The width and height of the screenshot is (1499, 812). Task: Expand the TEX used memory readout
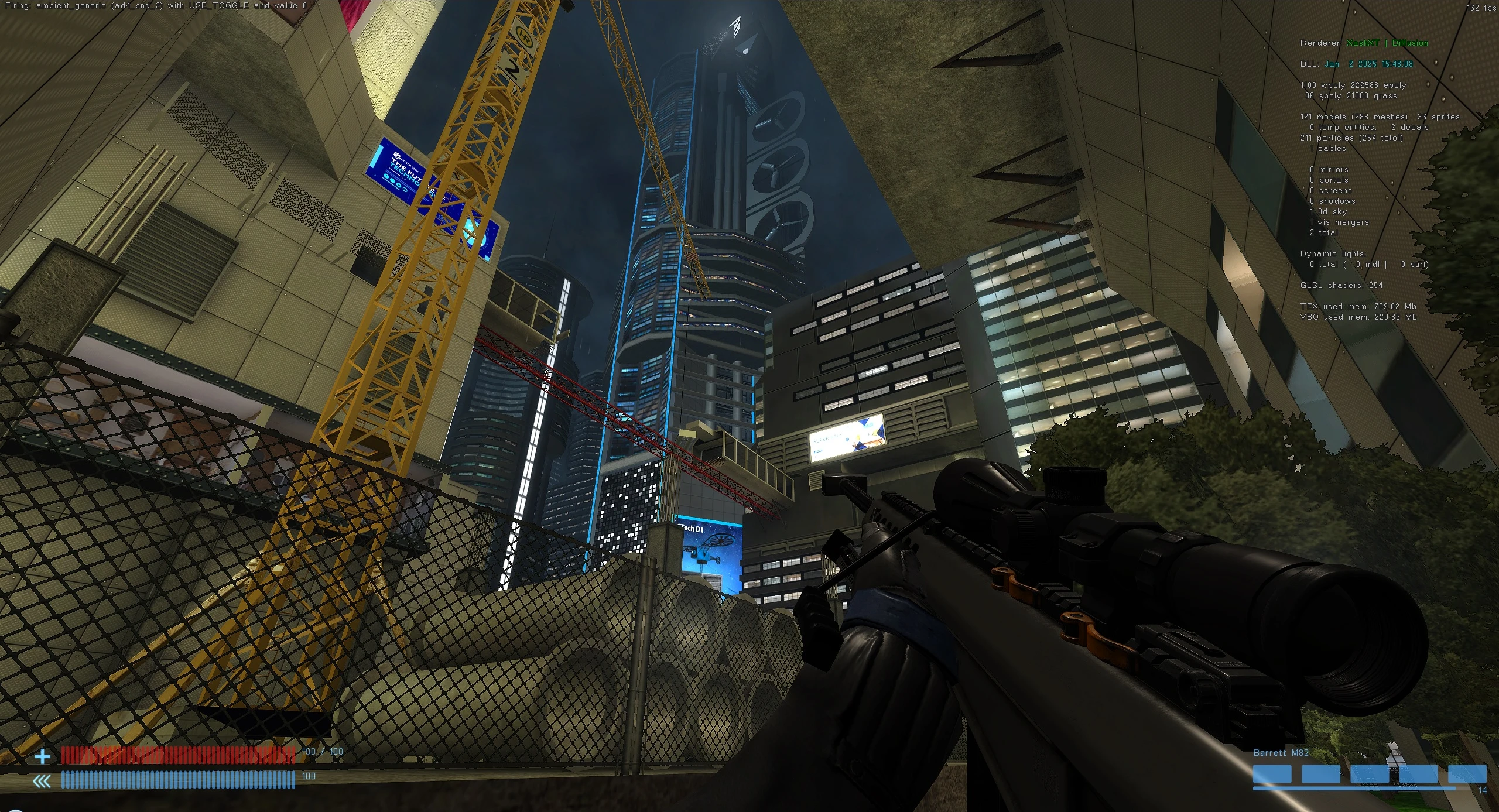pyautogui.click(x=1358, y=306)
